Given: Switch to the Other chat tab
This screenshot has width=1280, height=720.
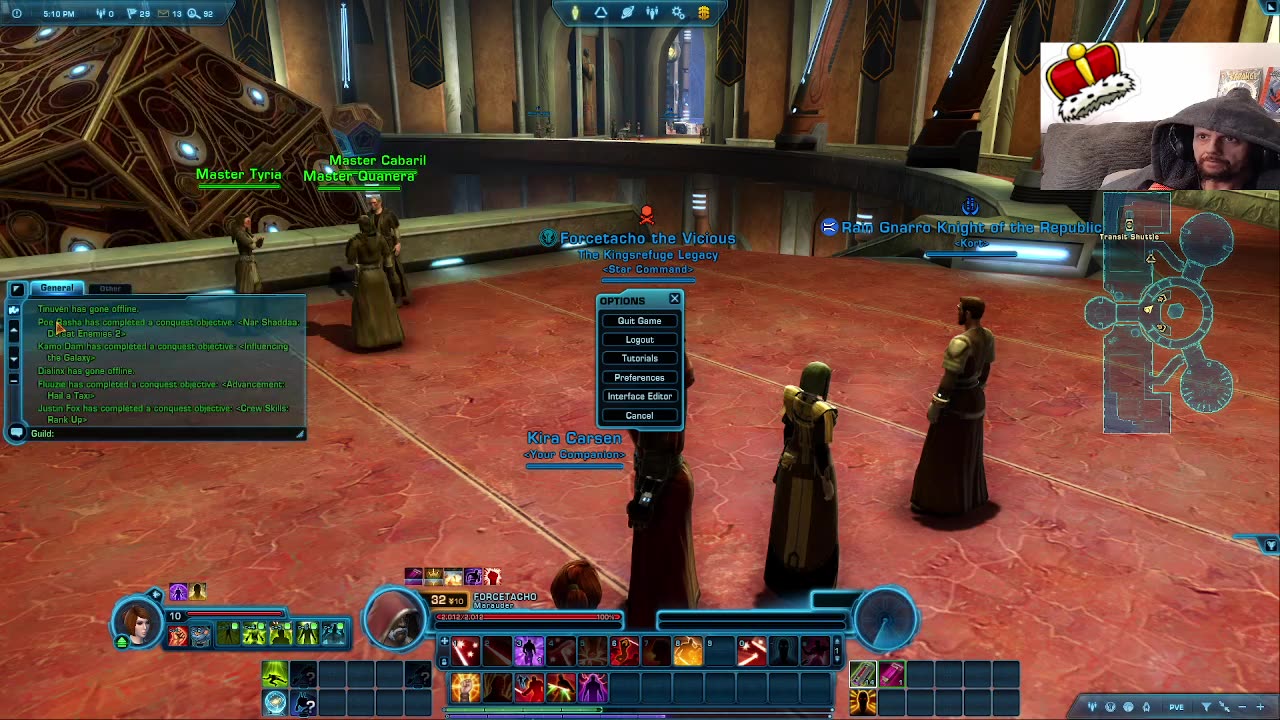Looking at the screenshot, I should click(110, 289).
